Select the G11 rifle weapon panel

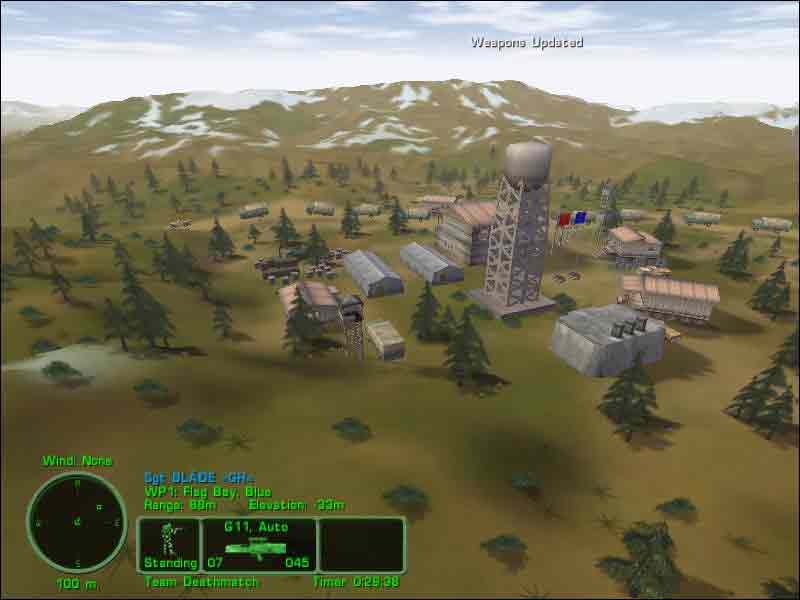pyautogui.click(x=260, y=545)
